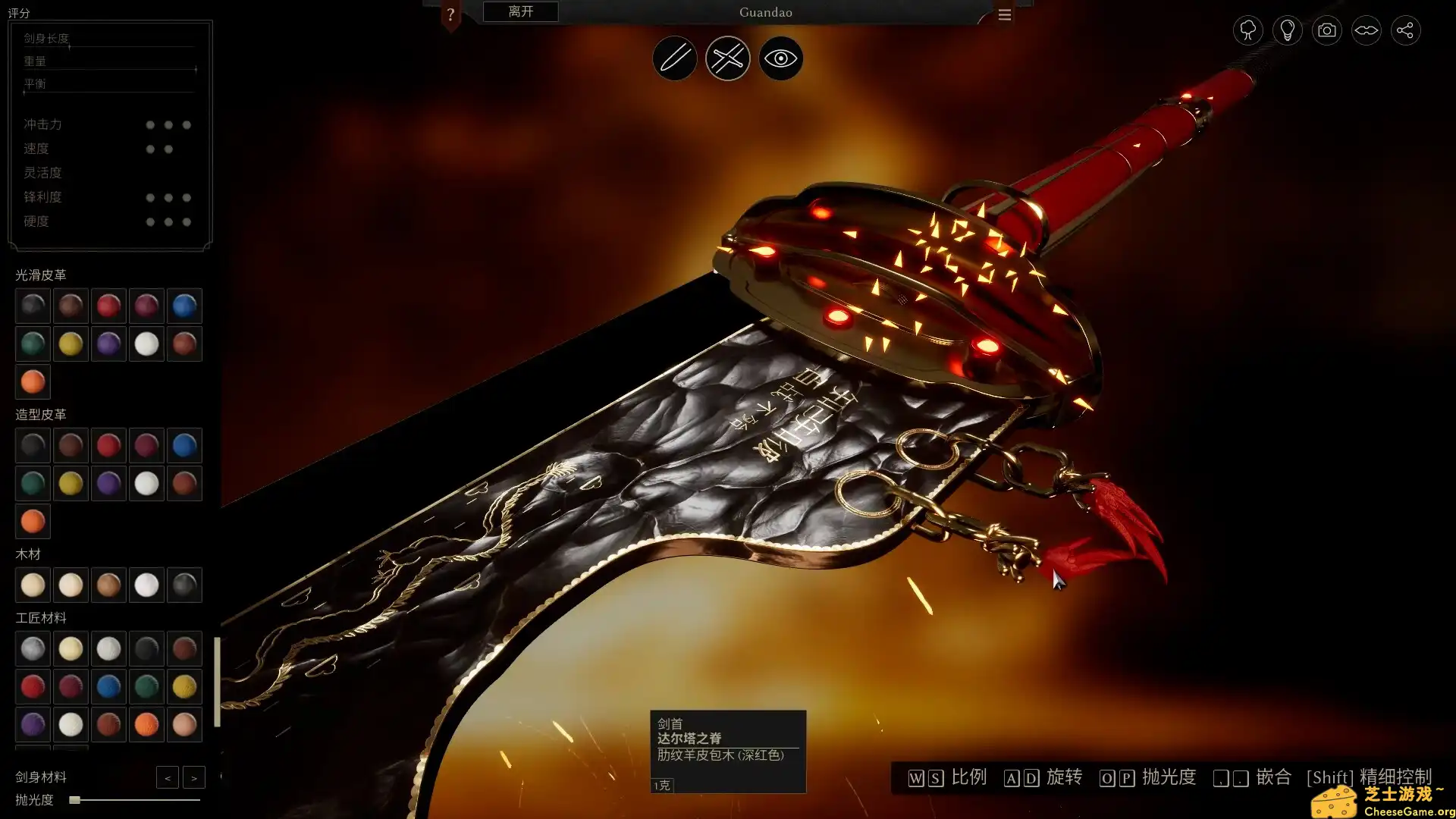Select the yellow swatch in 工匠材料
This screenshot has width=1456, height=819.
pyautogui.click(x=184, y=686)
